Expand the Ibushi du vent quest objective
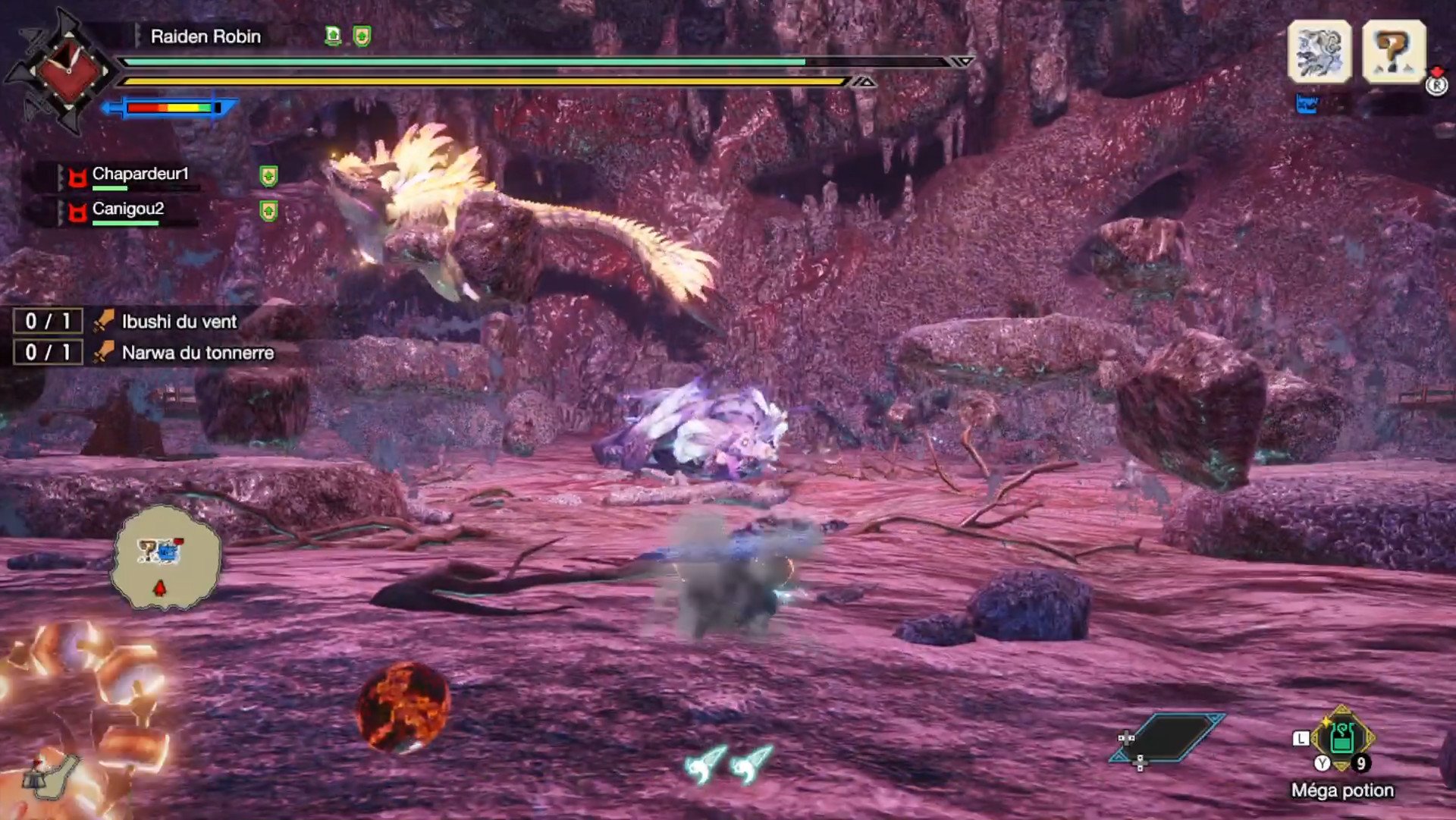The width and height of the screenshot is (1456, 820). [x=179, y=321]
